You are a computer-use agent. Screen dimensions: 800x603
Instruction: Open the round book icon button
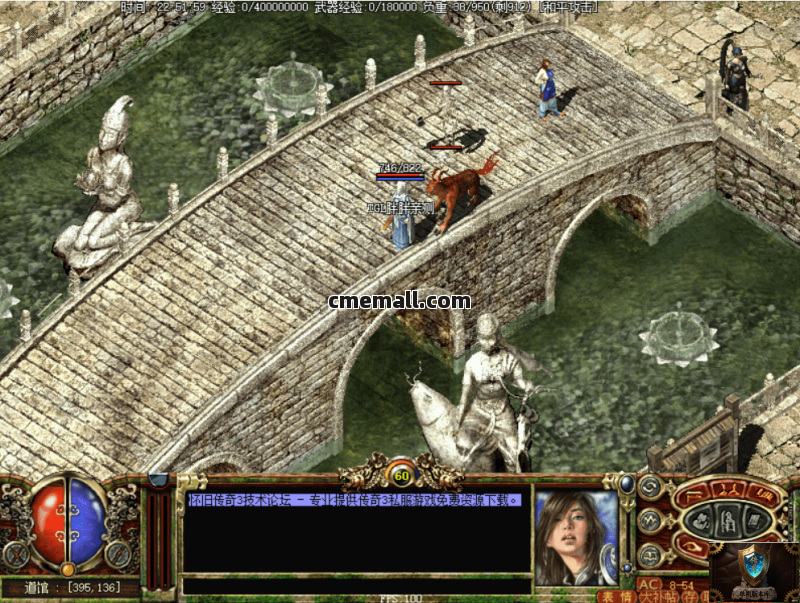[x=651, y=553]
